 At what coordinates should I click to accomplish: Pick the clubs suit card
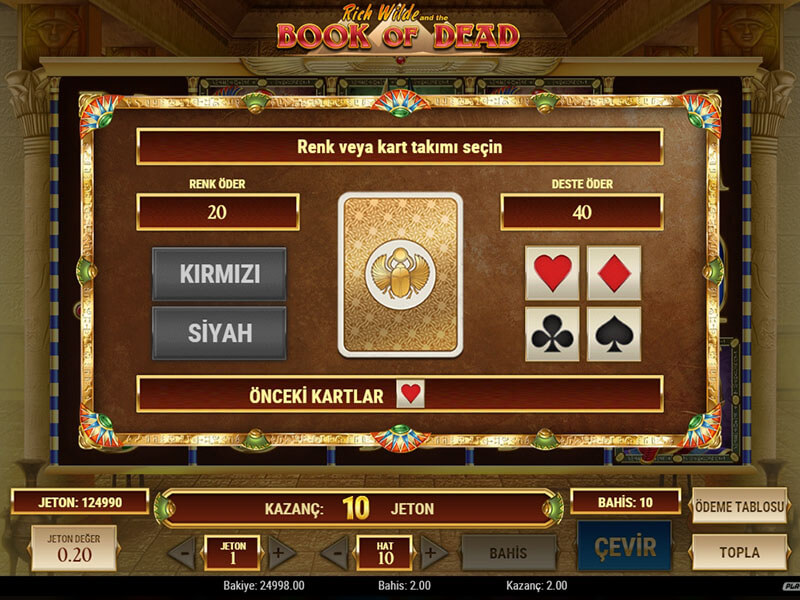(552, 334)
